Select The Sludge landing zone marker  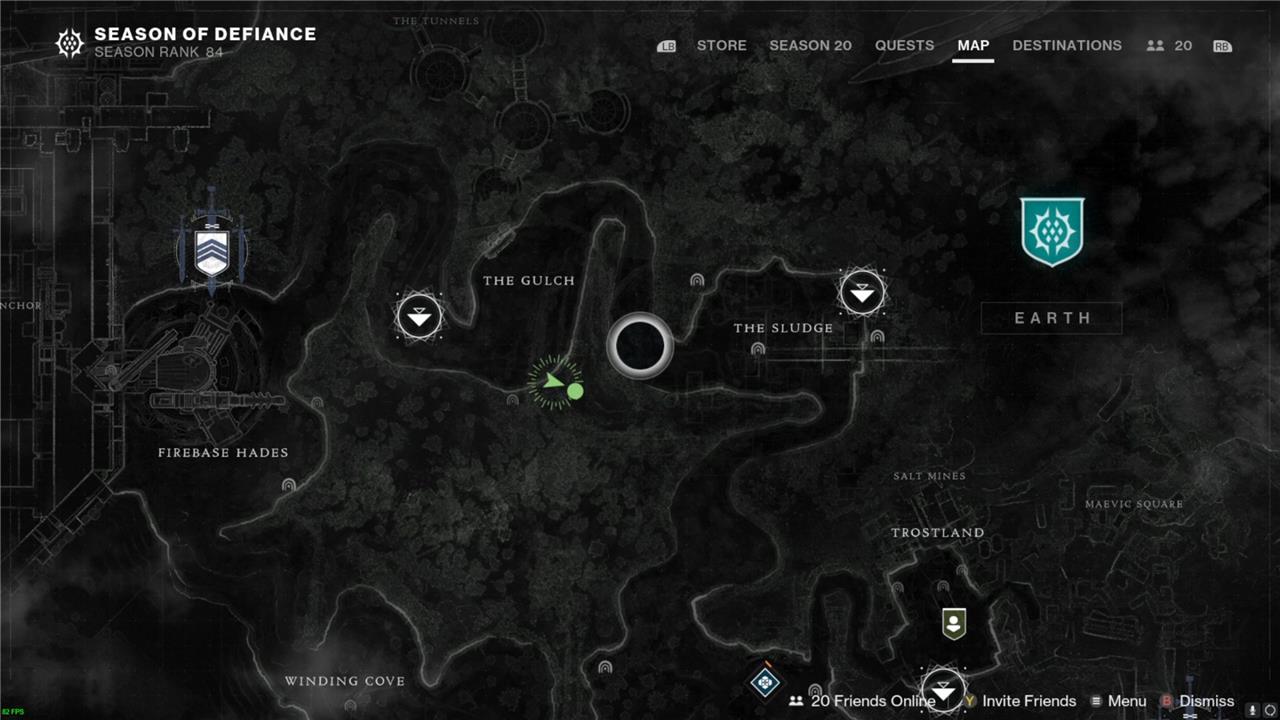861,293
